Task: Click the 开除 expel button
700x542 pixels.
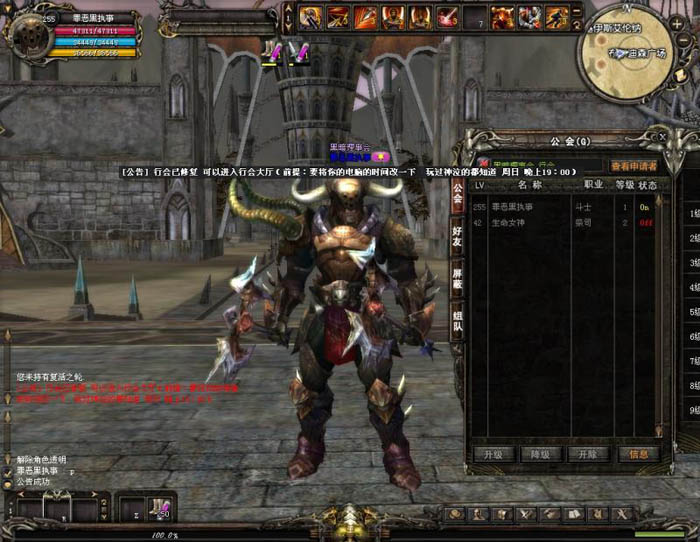Action: click(588, 453)
